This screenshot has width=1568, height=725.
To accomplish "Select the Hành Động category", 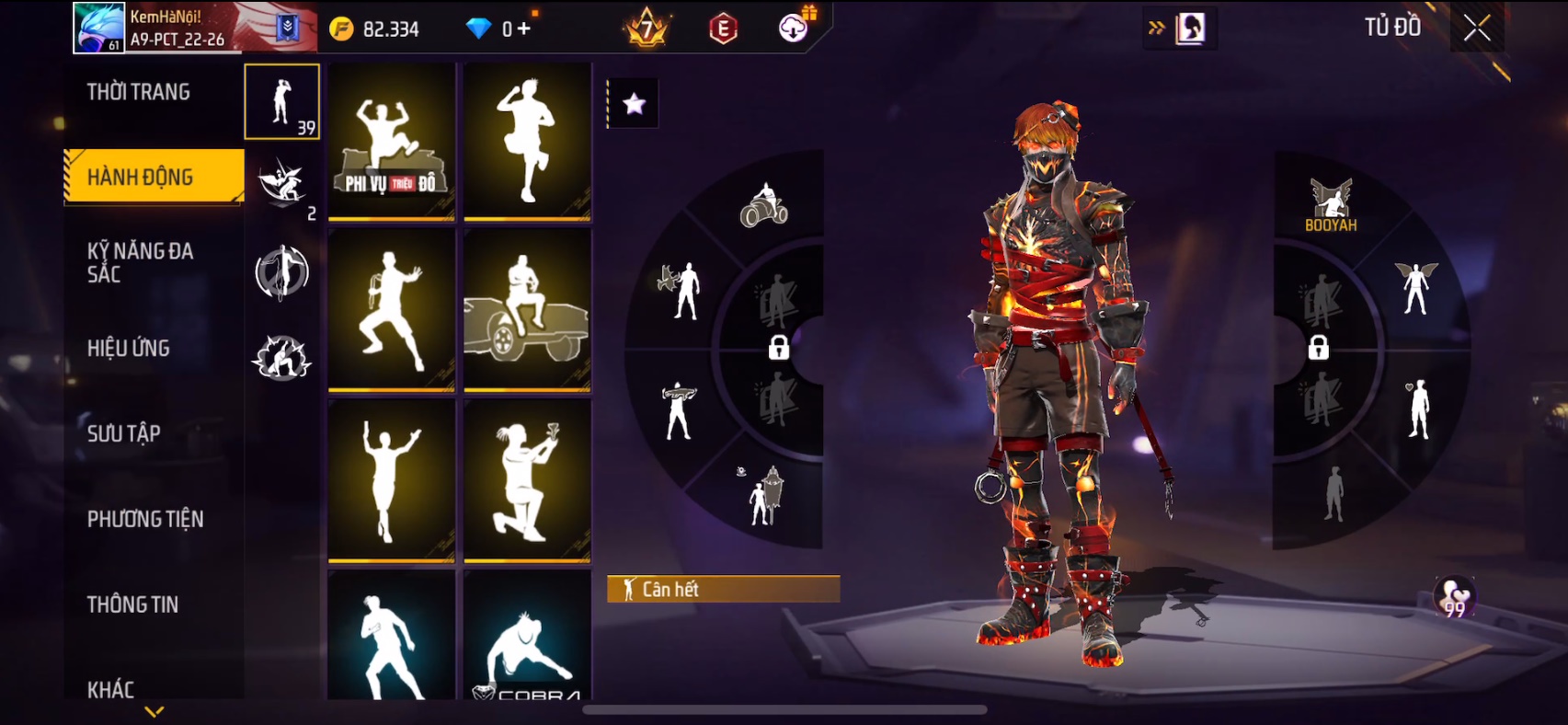I will coord(141,177).
